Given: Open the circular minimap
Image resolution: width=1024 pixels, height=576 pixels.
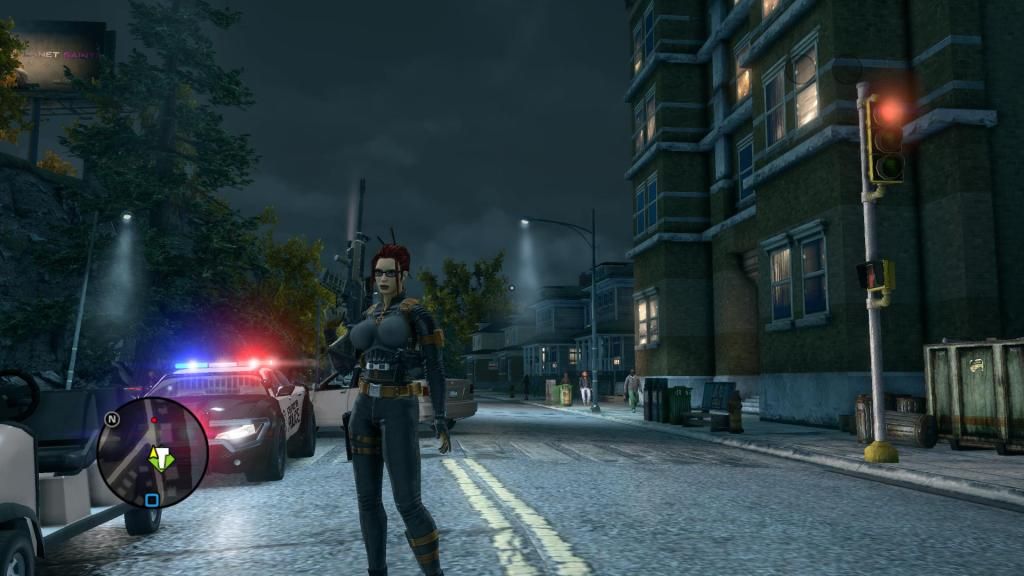Looking at the screenshot, I should 152,452.
